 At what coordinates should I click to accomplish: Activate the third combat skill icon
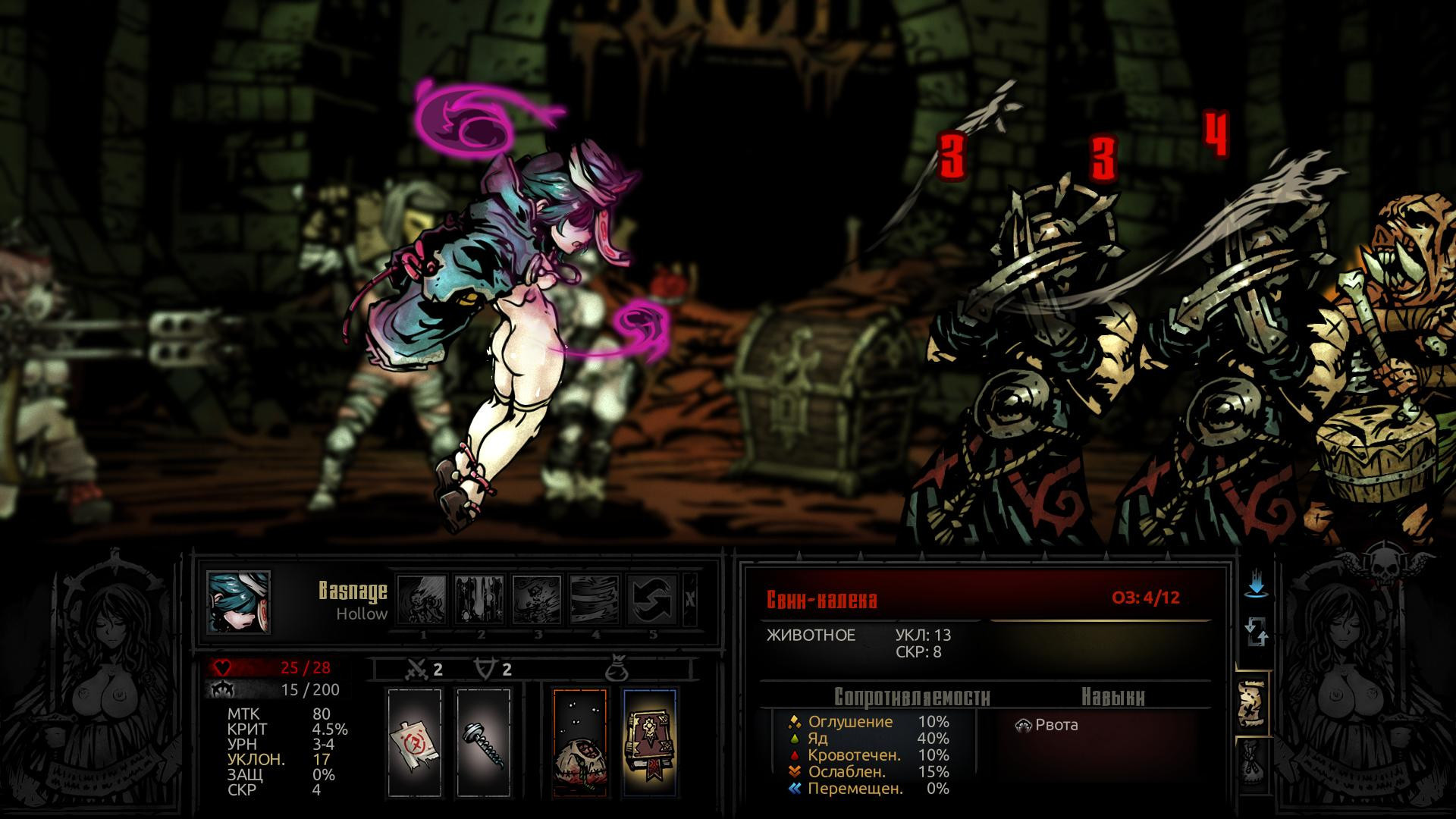tap(537, 599)
